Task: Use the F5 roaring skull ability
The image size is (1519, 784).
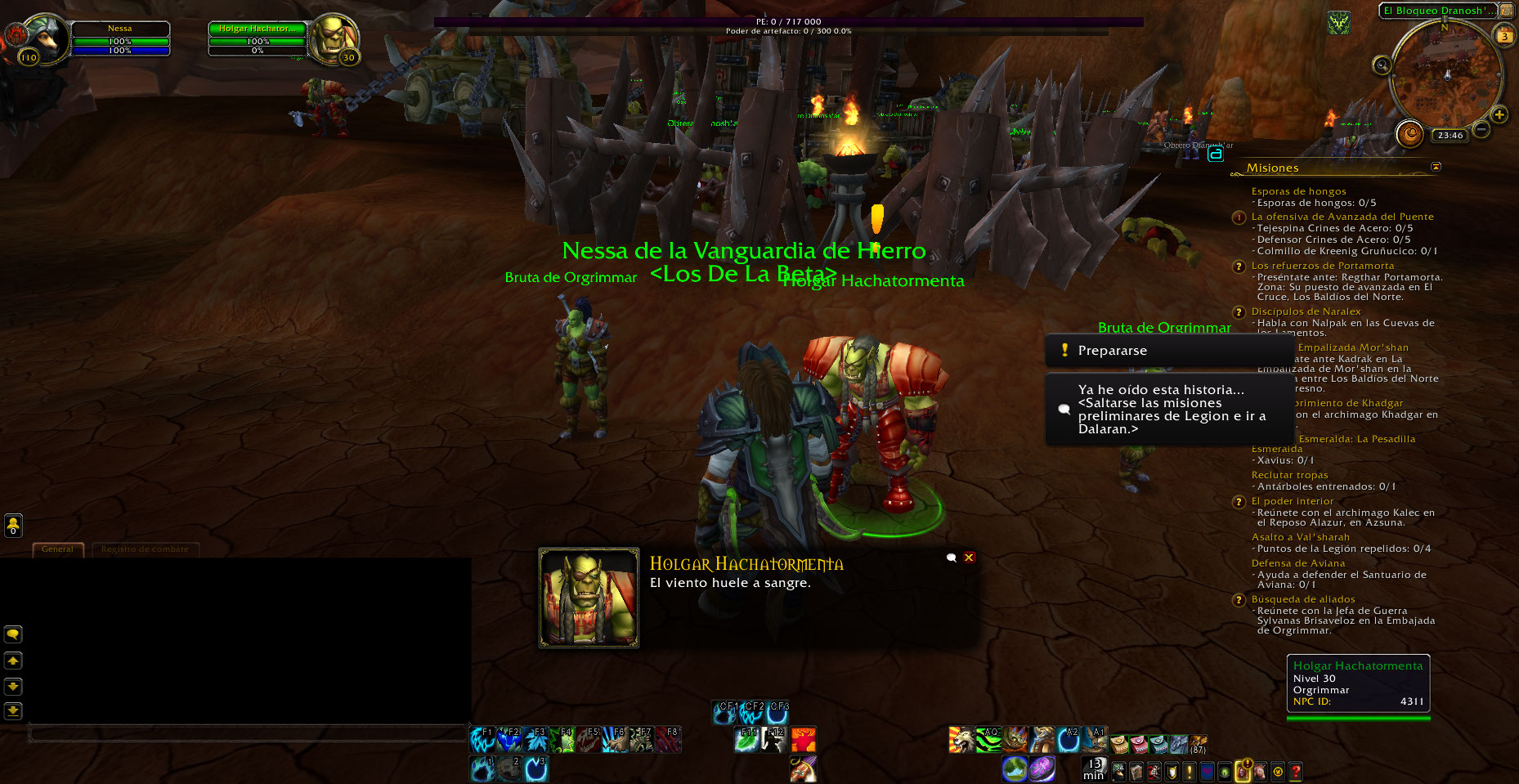Action: pyautogui.click(x=589, y=740)
